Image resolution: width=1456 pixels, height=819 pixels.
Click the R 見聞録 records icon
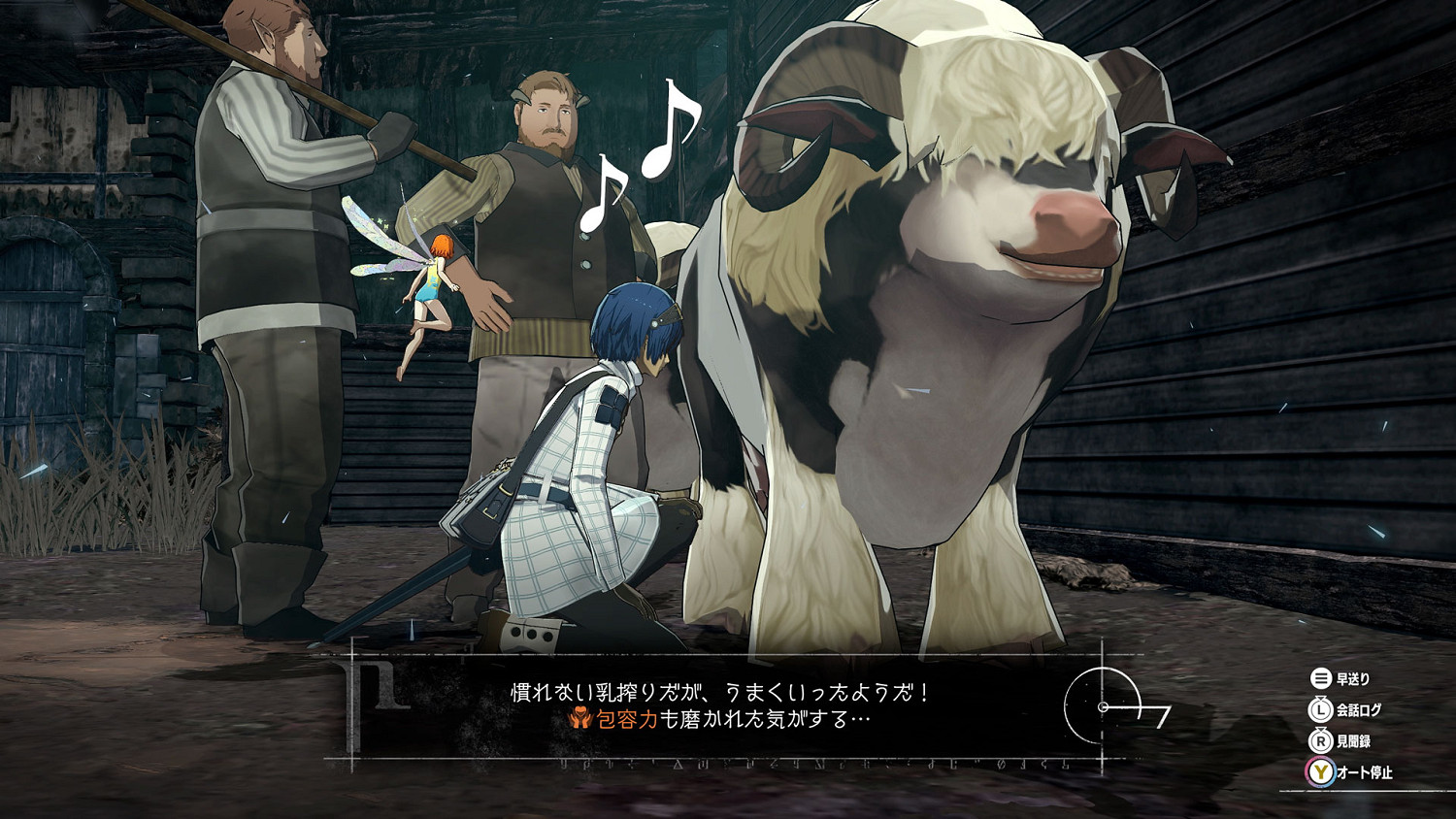[x=1321, y=741]
